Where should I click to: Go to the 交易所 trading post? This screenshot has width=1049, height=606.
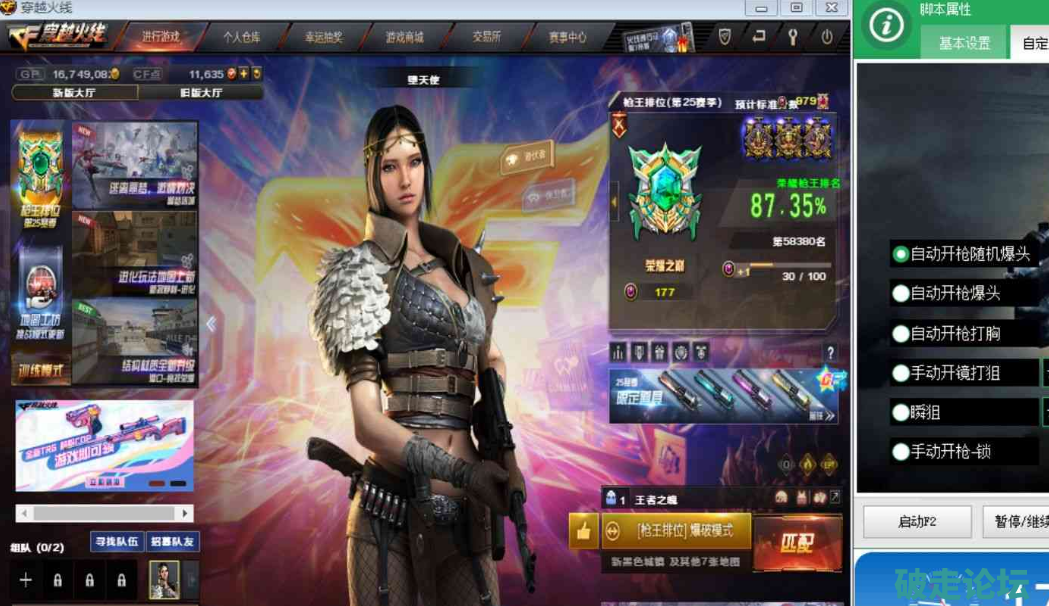click(487, 37)
